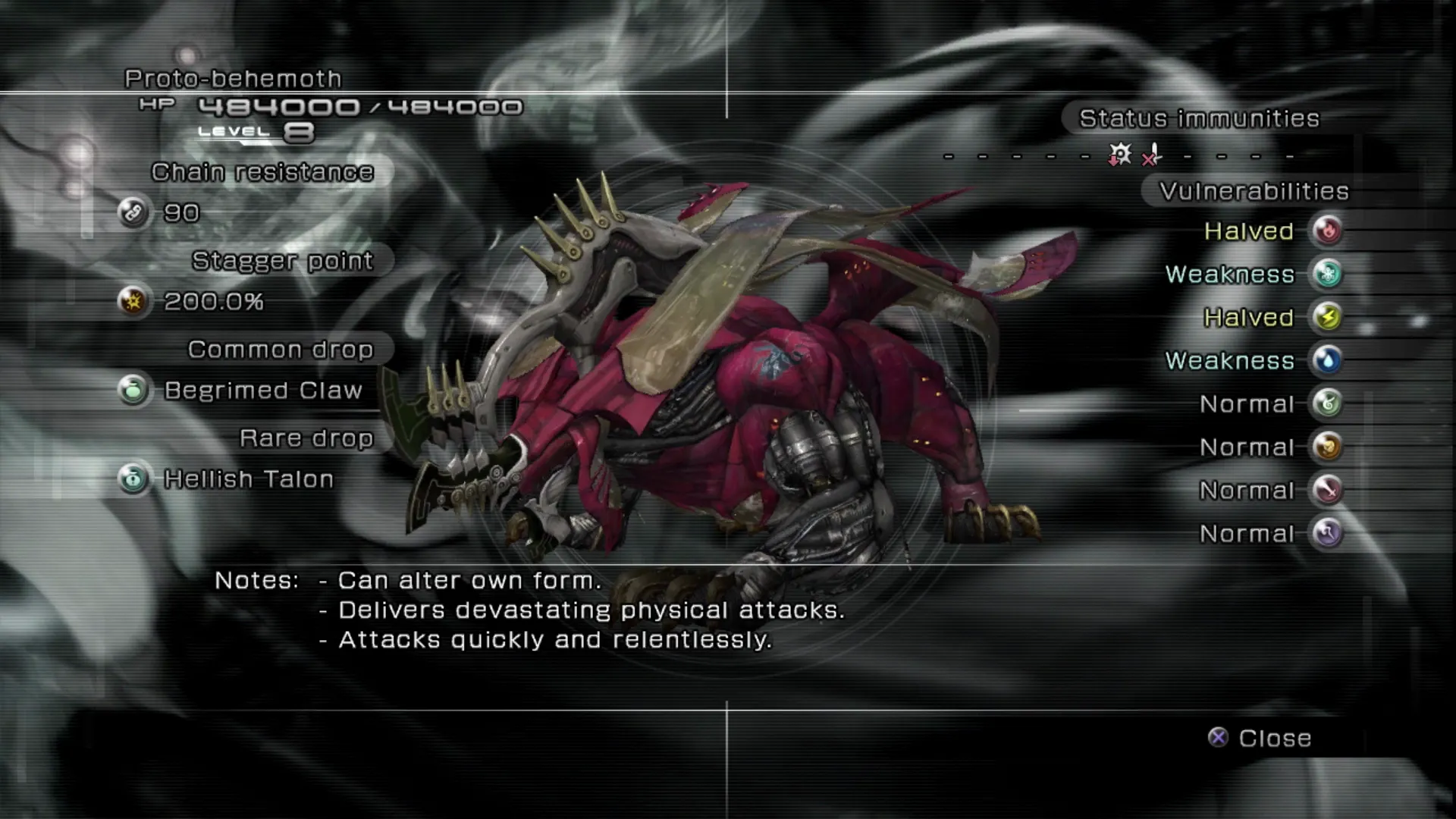Select the water droplet vulnerability icon
1456x819 pixels.
coord(1327,360)
